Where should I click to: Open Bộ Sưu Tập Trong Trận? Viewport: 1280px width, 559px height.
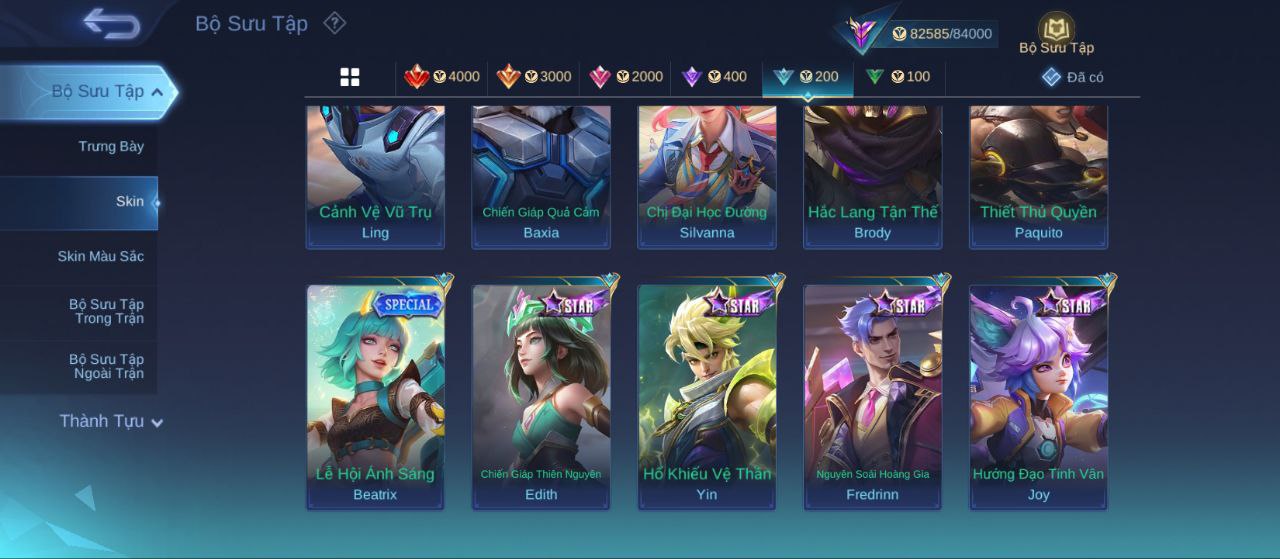(106, 312)
